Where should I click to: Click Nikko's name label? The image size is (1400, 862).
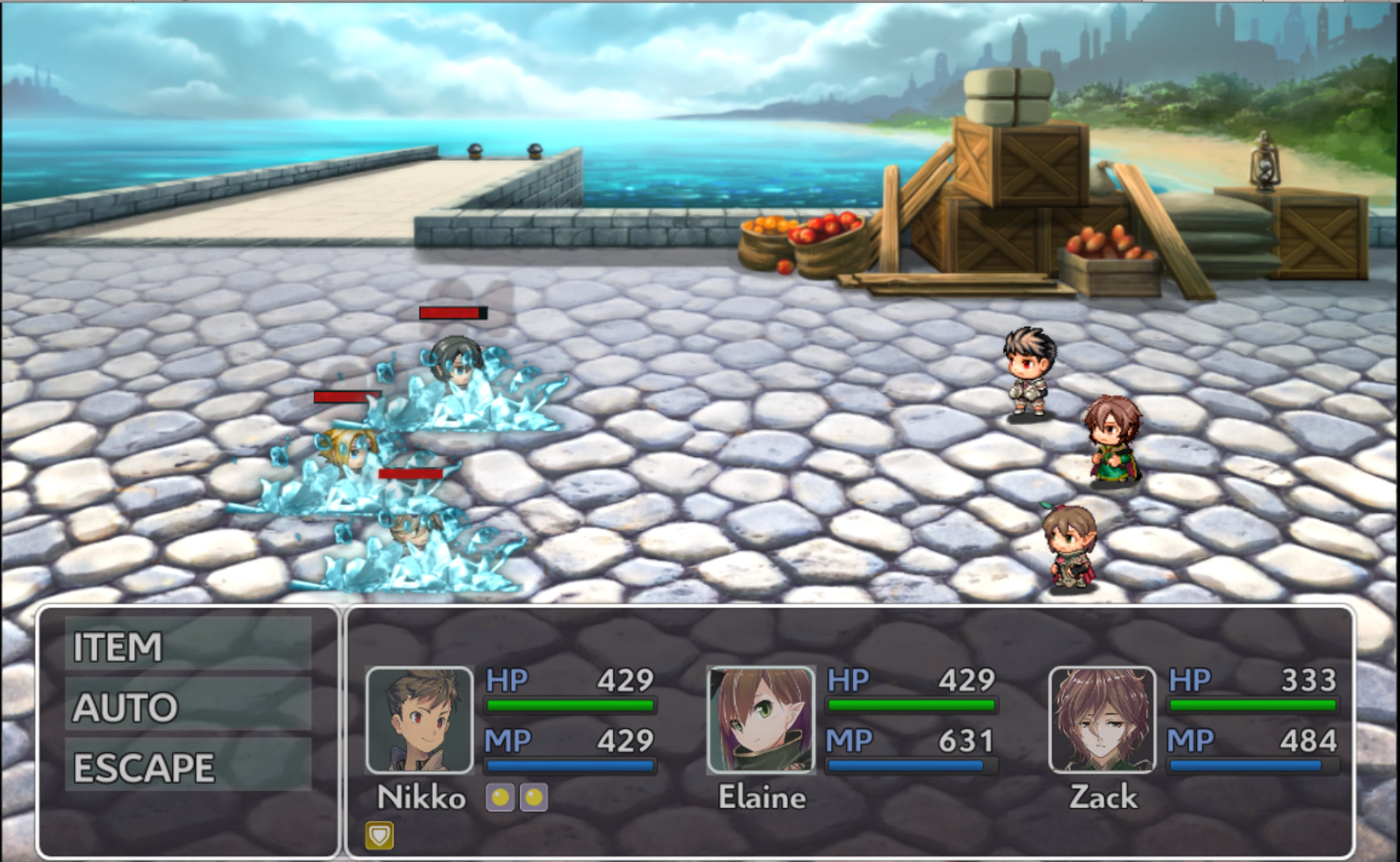click(x=422, y=798)
